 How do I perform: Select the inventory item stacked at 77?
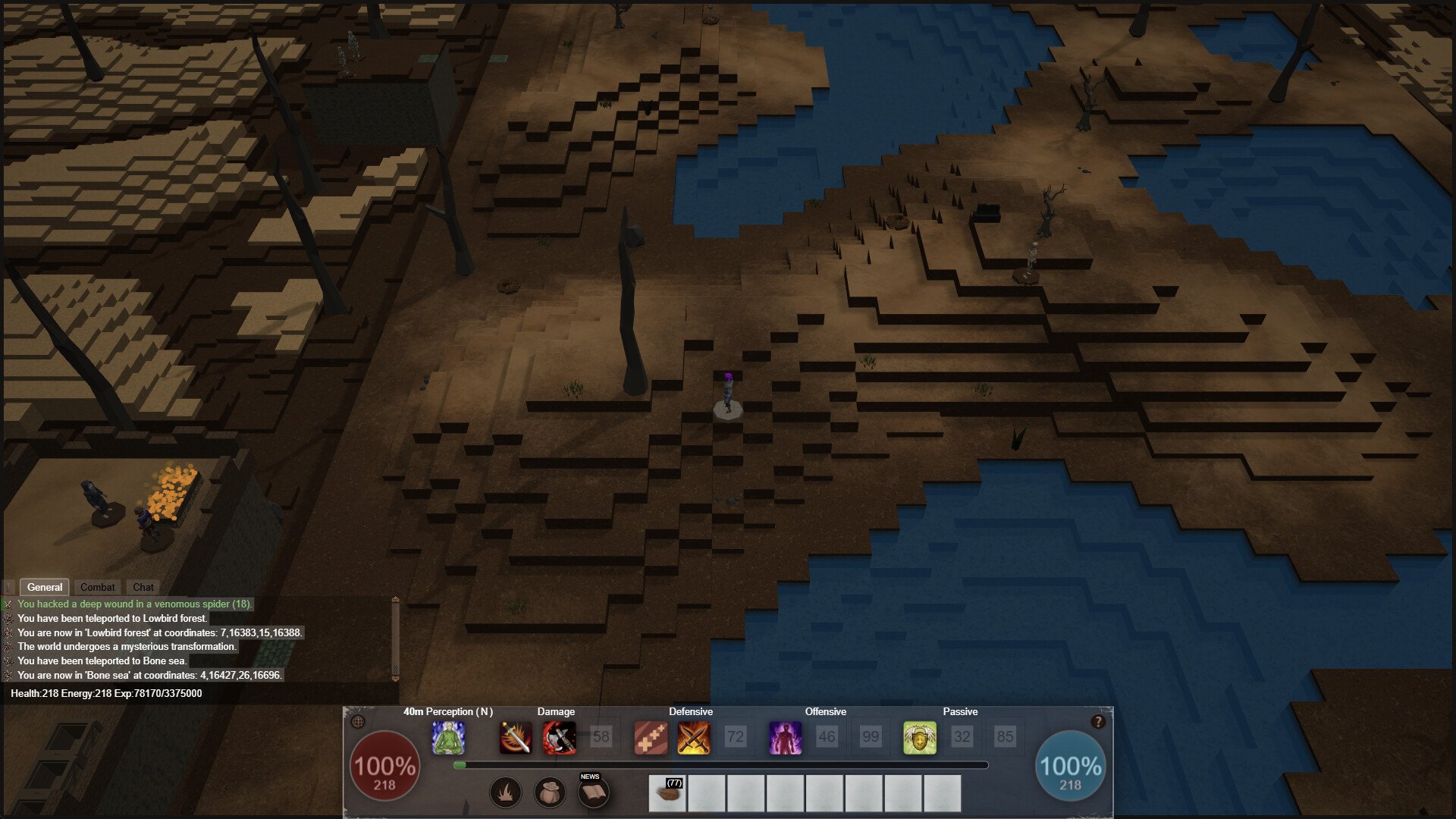tap(667, 793)
